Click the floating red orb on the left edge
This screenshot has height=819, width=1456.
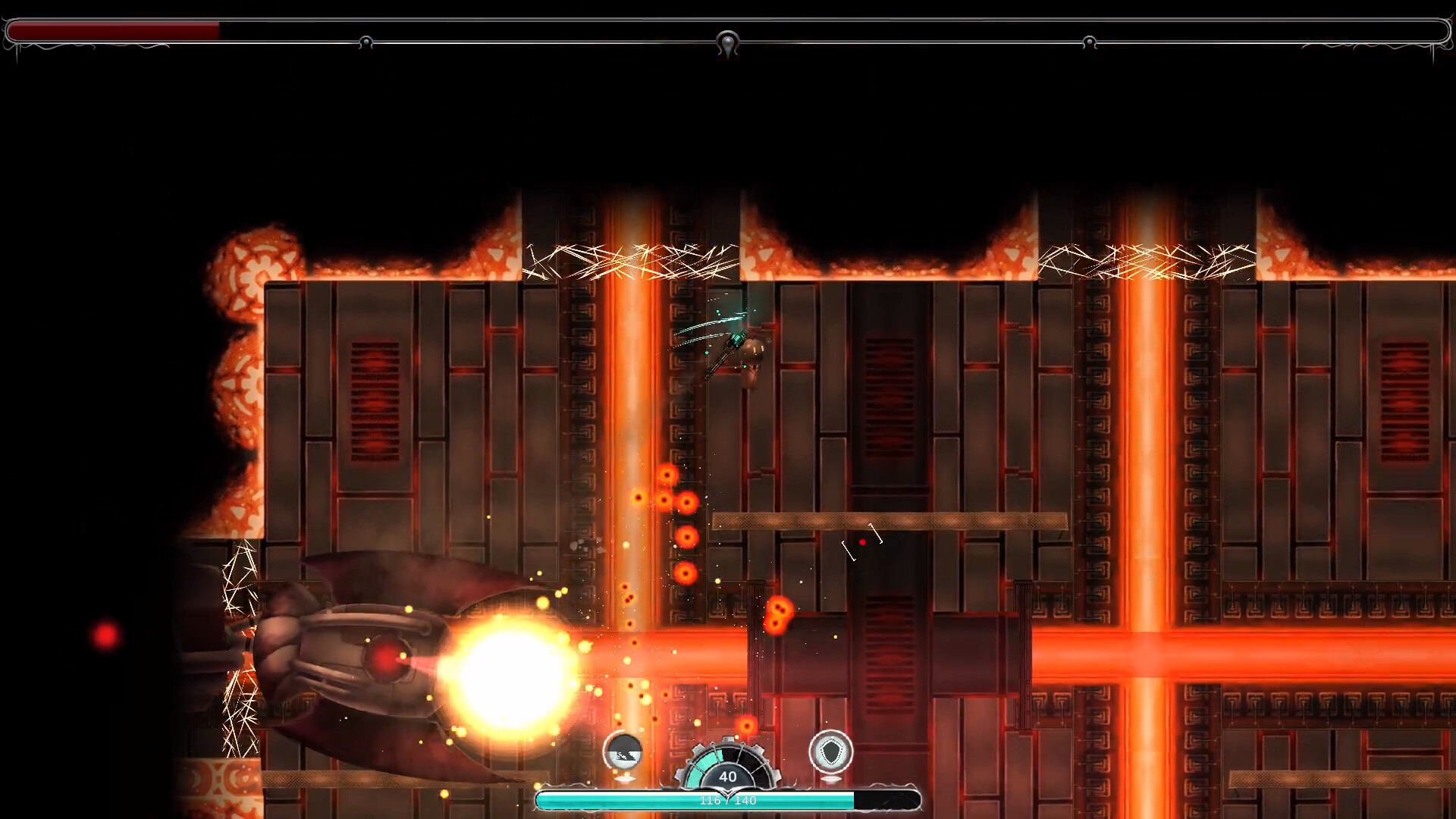click(105, 633)
